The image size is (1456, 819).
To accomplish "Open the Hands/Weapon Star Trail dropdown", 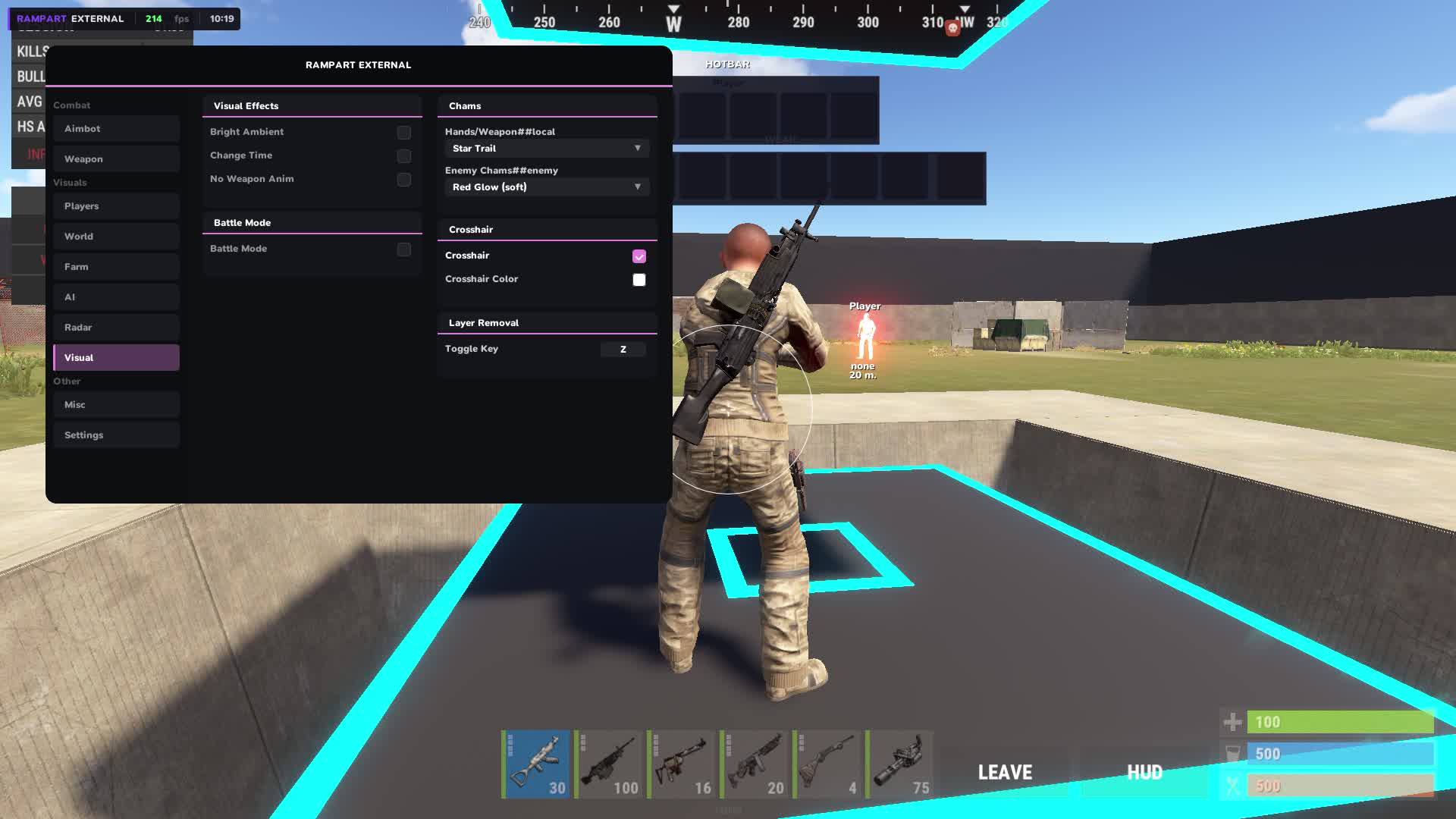I will [547, 149].
